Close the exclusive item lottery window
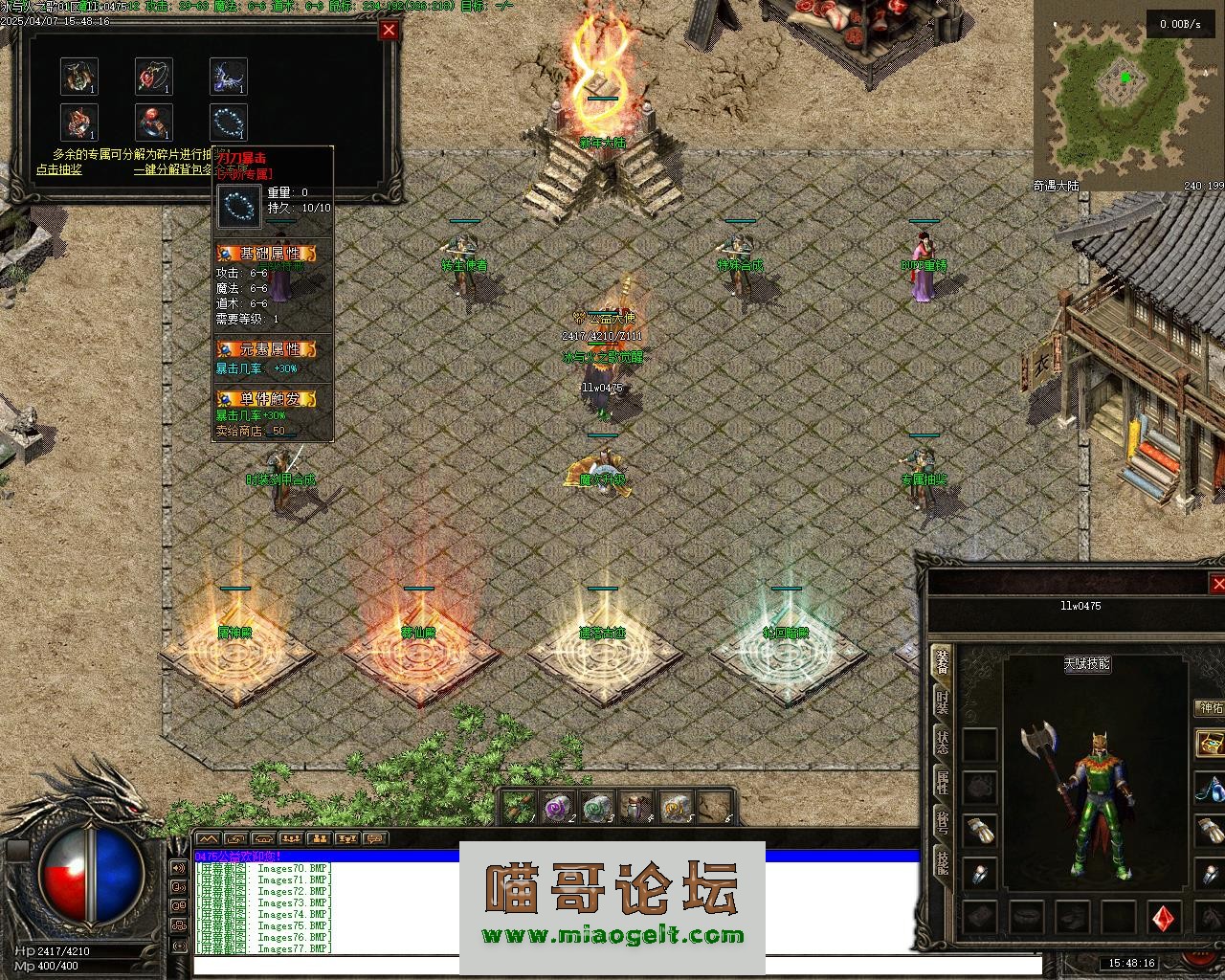 pos(389,30)
